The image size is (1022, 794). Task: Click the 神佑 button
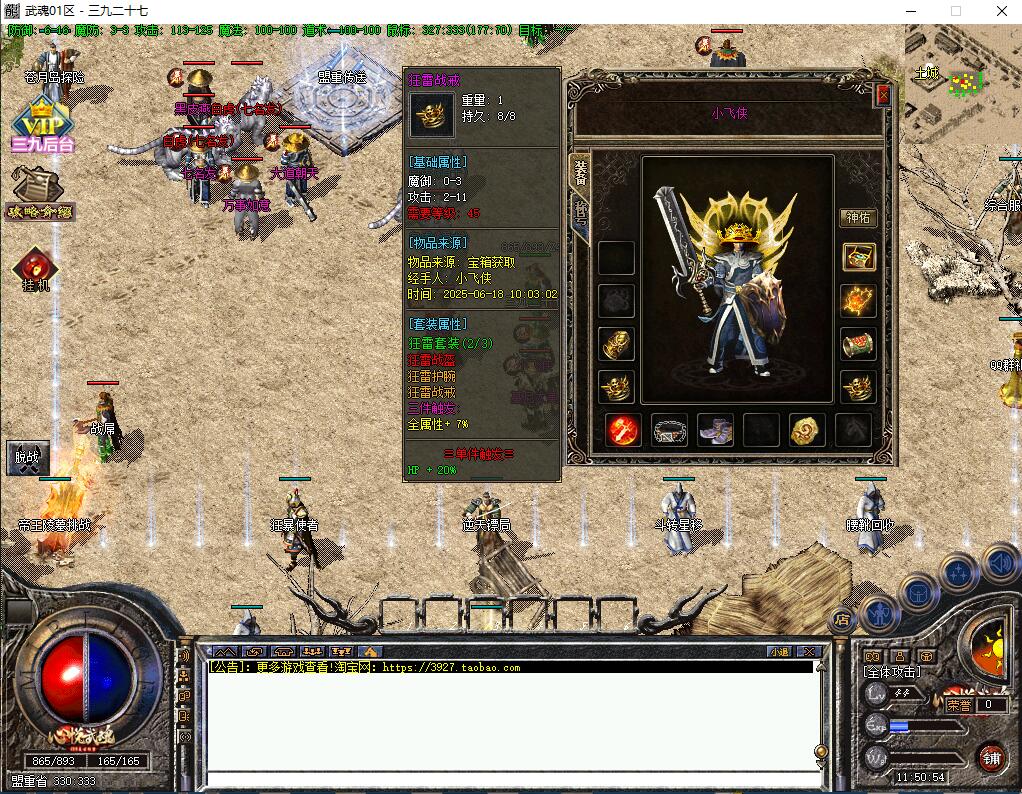[858, 217]
